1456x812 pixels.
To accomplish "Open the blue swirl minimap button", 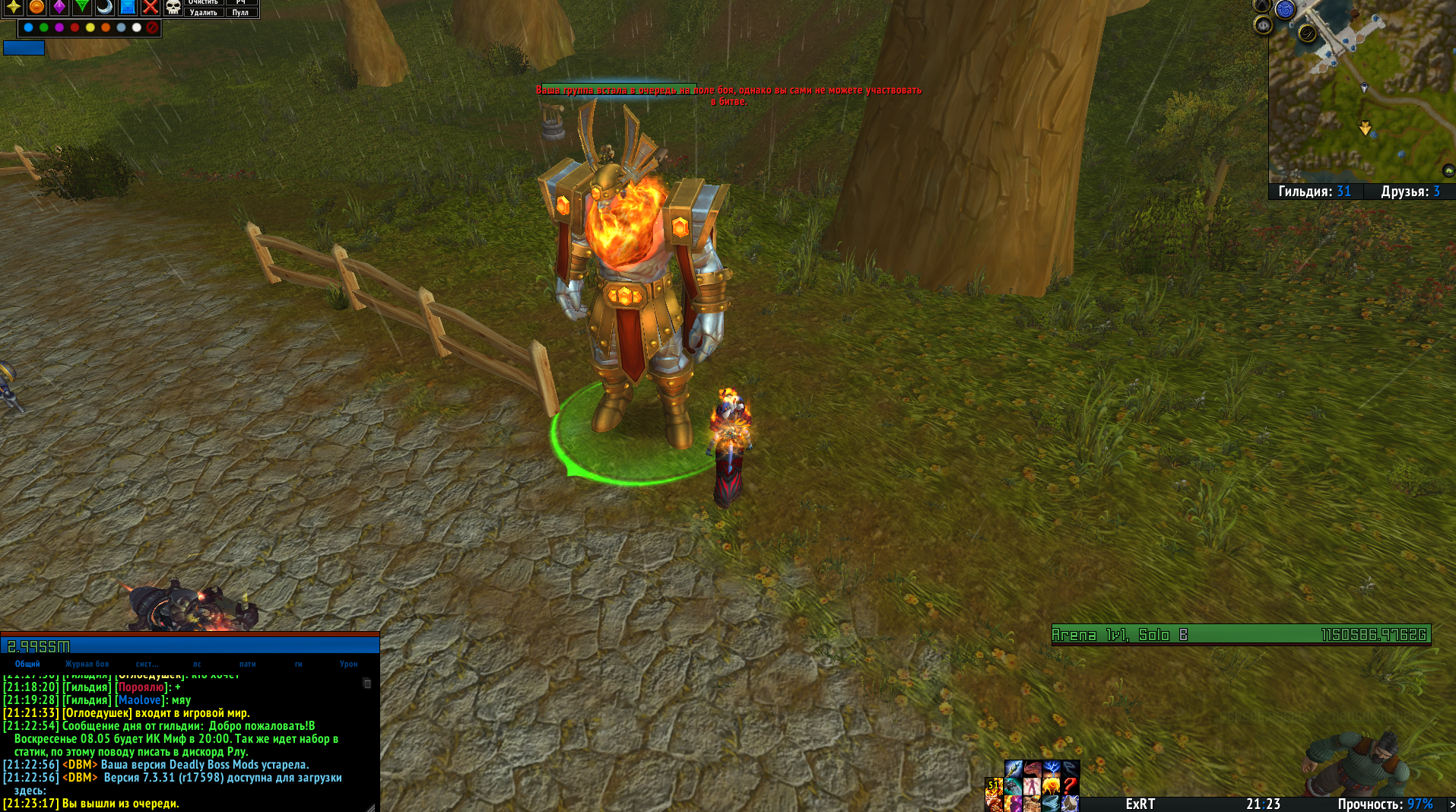I will point(1285,10).
